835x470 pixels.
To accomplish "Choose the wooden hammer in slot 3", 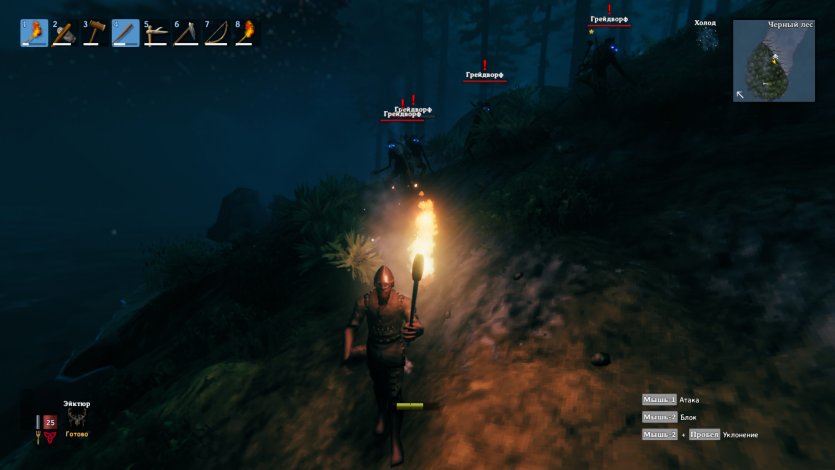I will pyautogui.click(x=95, y=33).
